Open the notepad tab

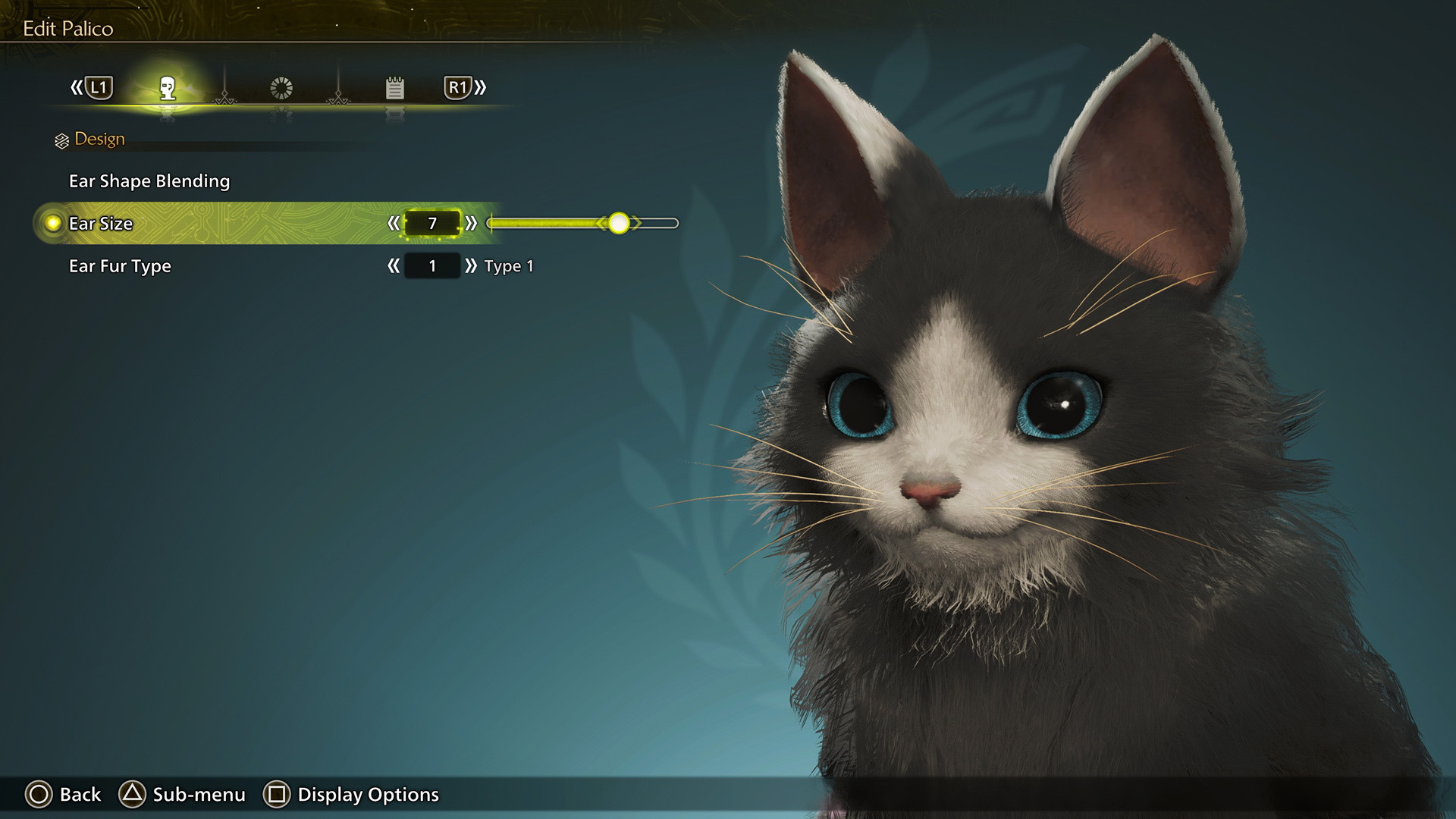click(x=394, y=89)
